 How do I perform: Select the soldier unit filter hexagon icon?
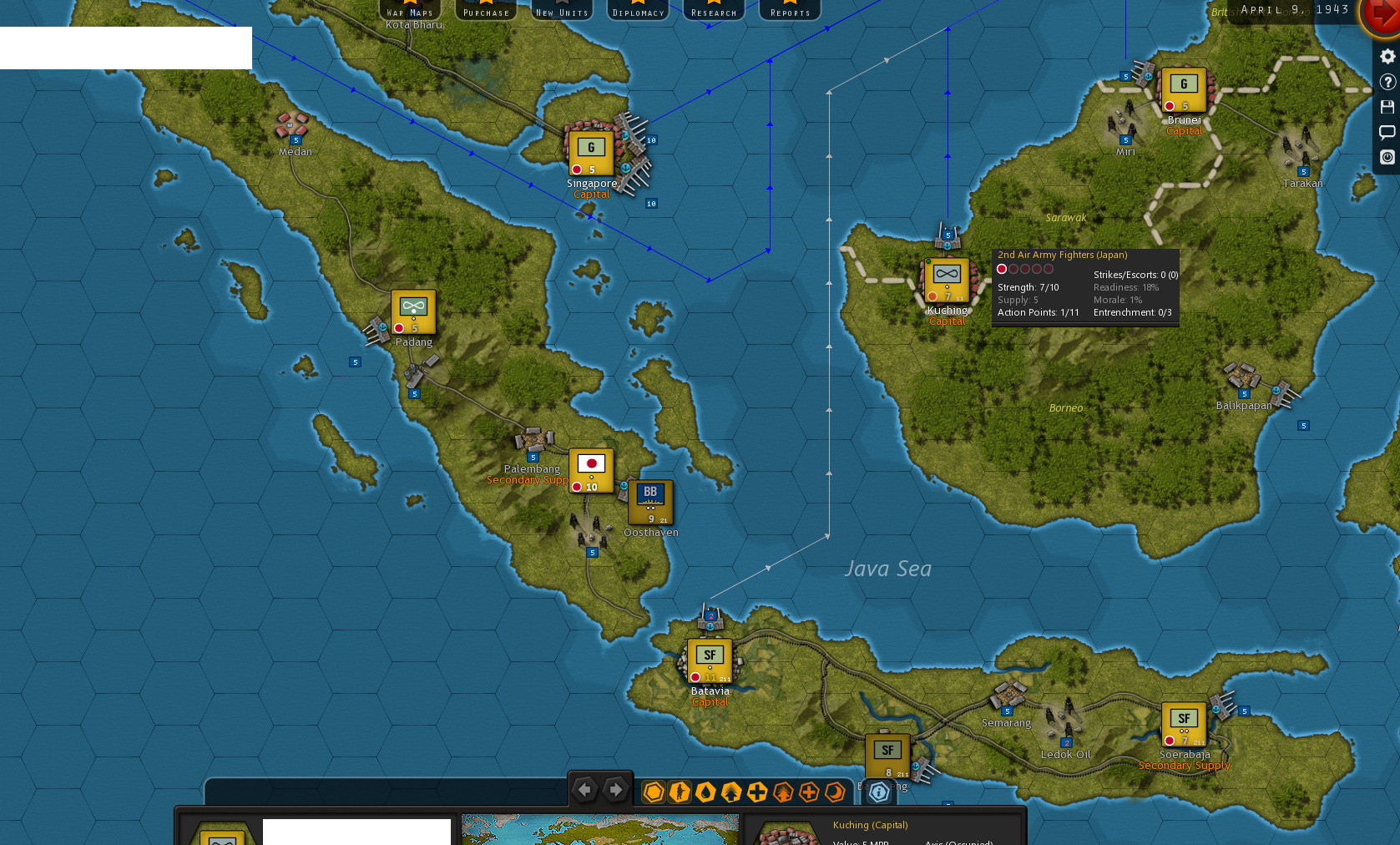tap(680, 792)
